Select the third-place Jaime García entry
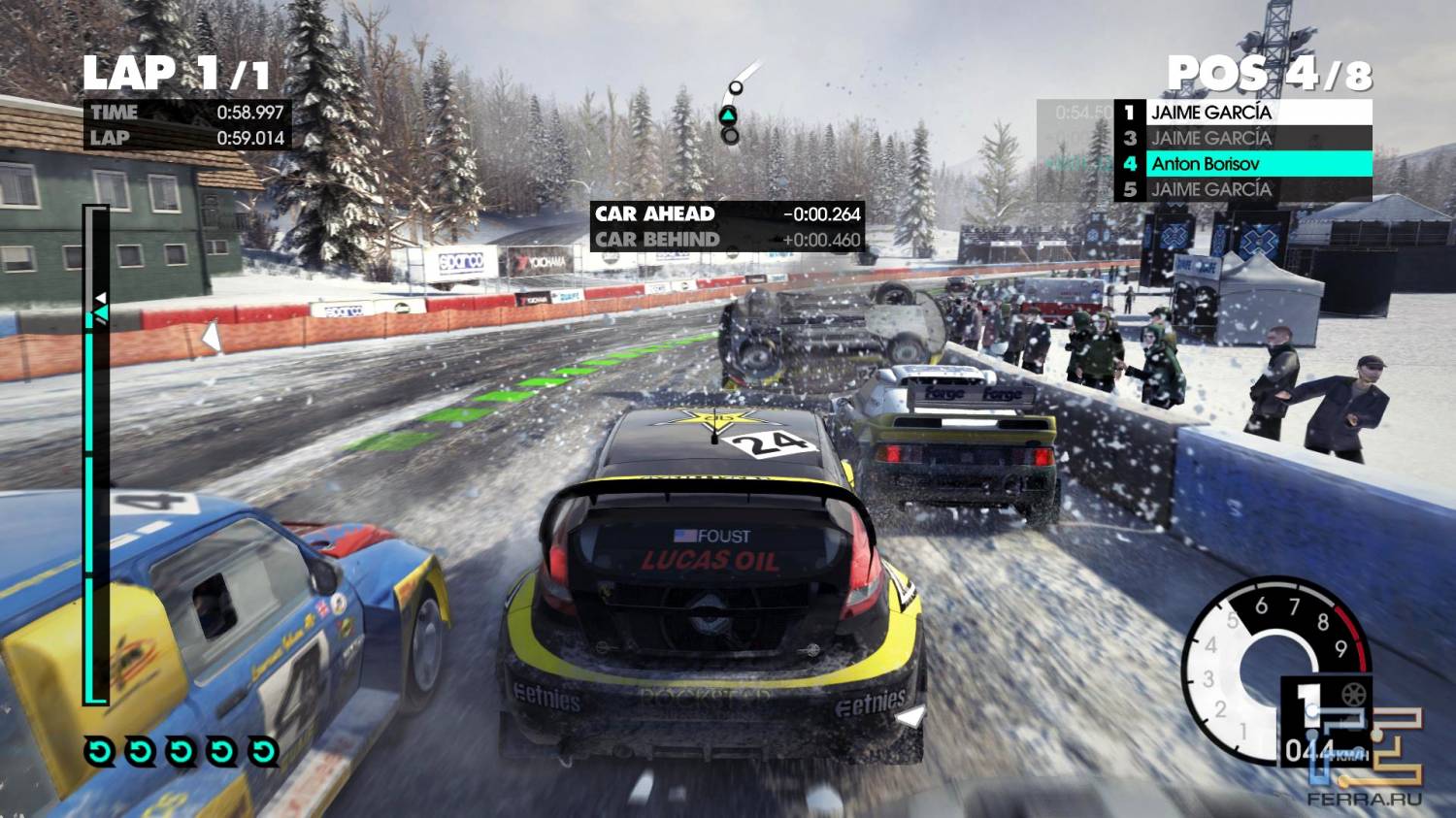The image size is (1456, 818). 1243,139
